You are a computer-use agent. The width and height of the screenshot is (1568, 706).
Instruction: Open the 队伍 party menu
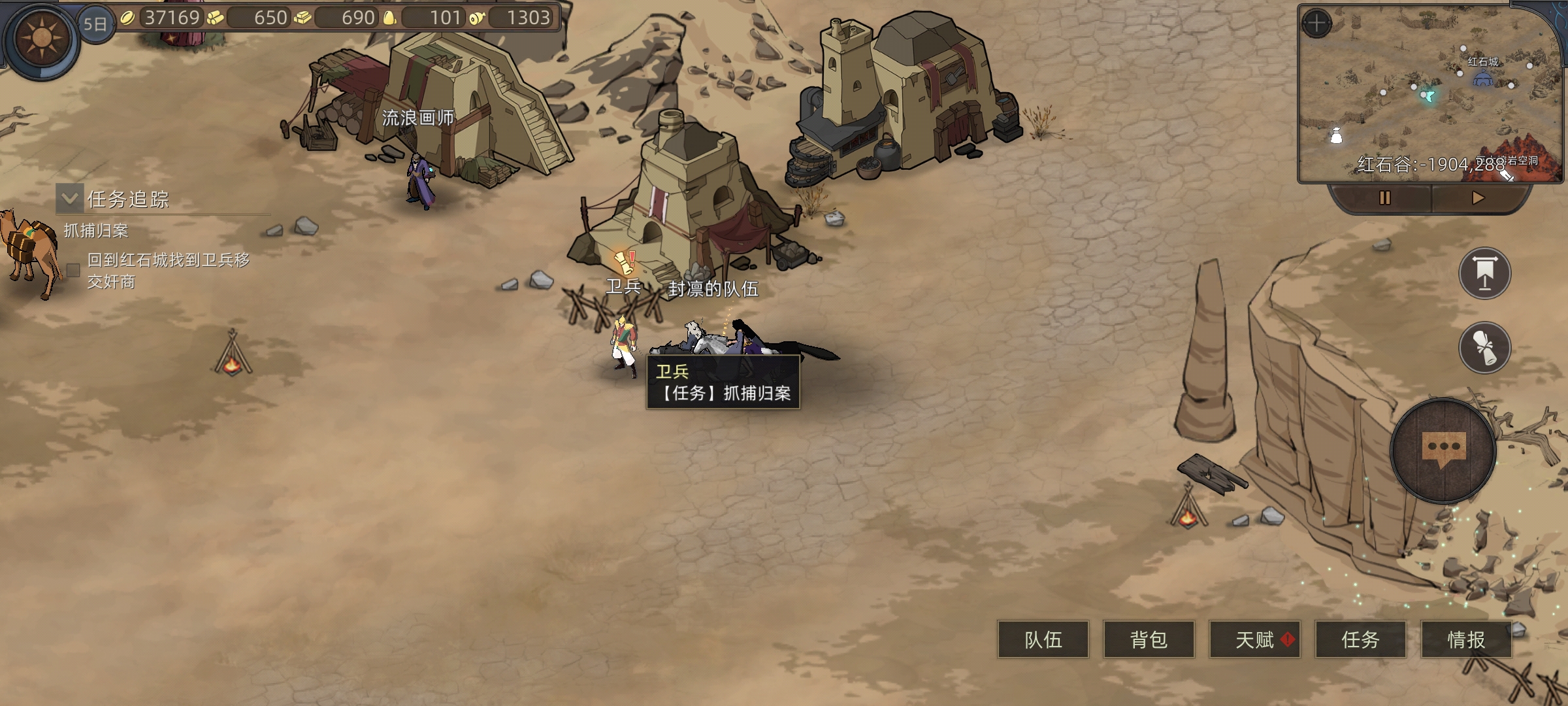click(x=1043, y=639)
